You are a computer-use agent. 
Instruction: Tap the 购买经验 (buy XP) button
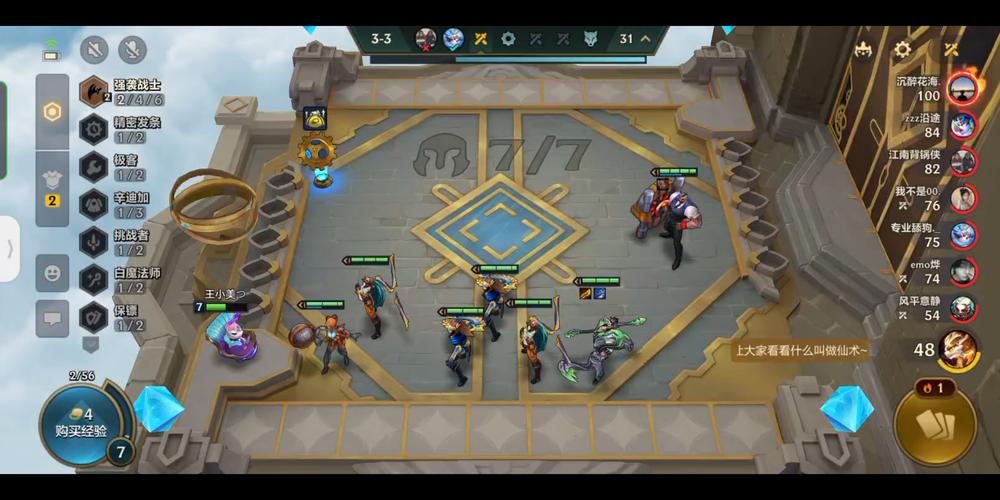[74, 423]
